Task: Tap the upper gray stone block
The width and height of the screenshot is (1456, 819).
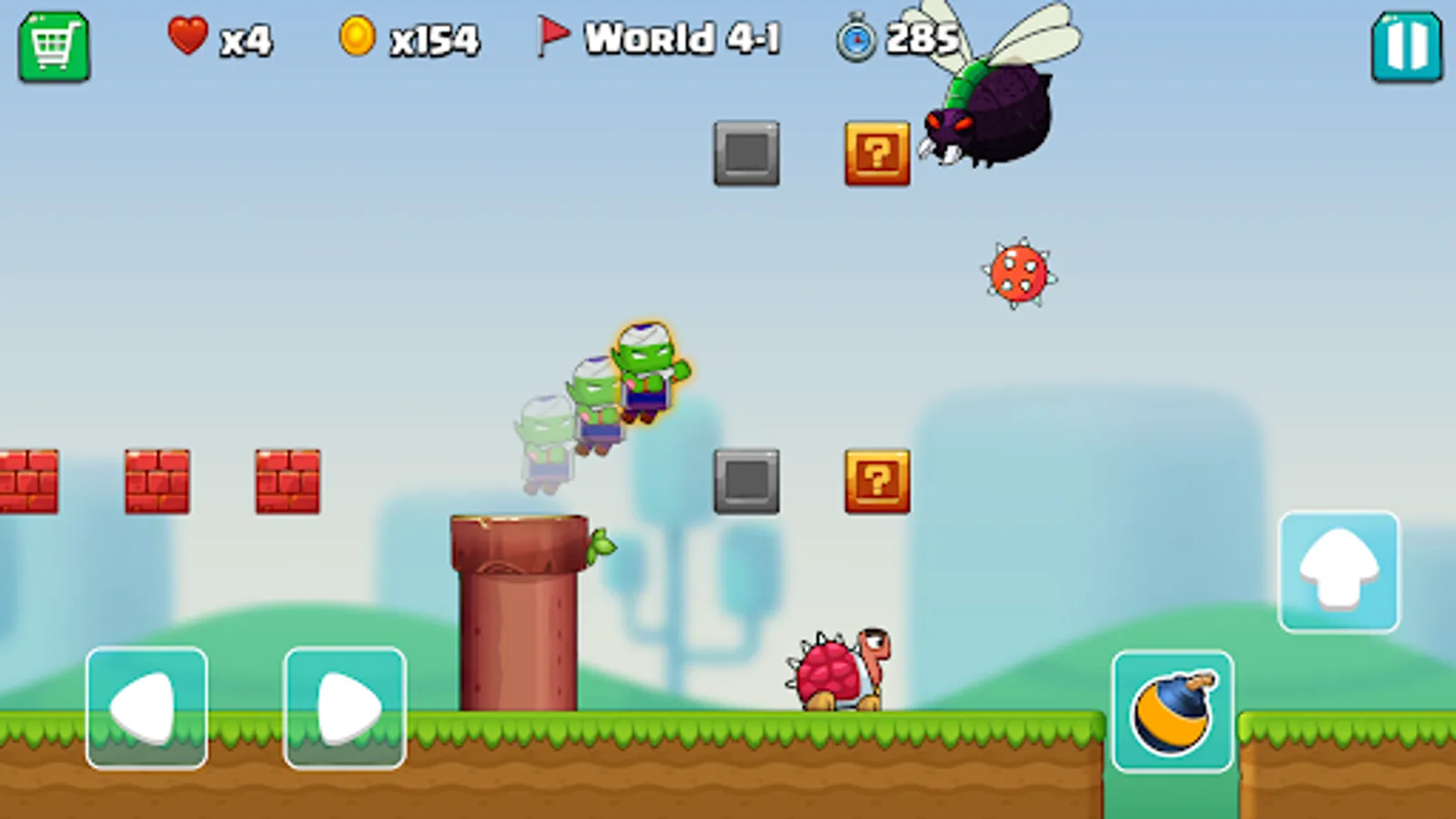Action: coord(746,155)
